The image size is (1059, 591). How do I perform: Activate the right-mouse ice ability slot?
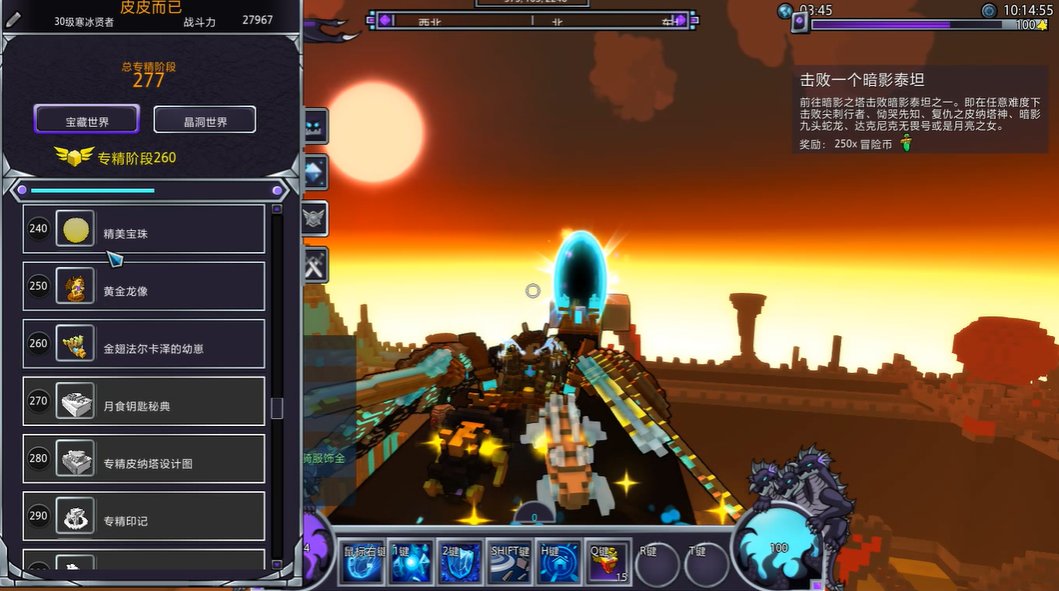(362, 565)
